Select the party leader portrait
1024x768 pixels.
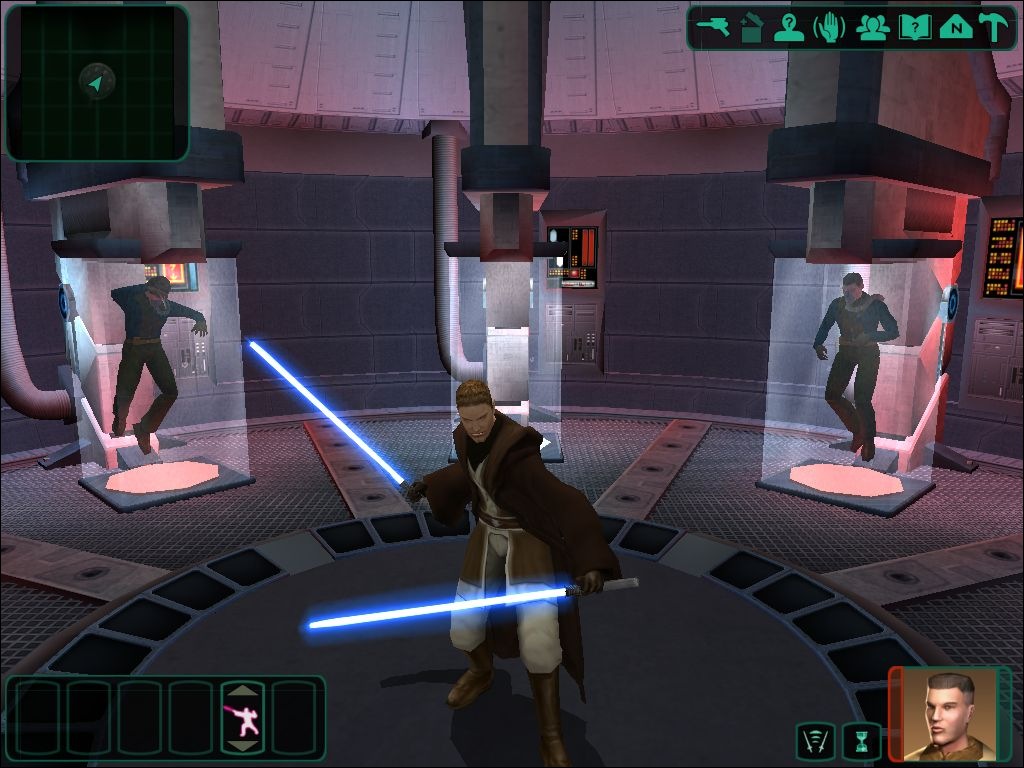[952, 714]
